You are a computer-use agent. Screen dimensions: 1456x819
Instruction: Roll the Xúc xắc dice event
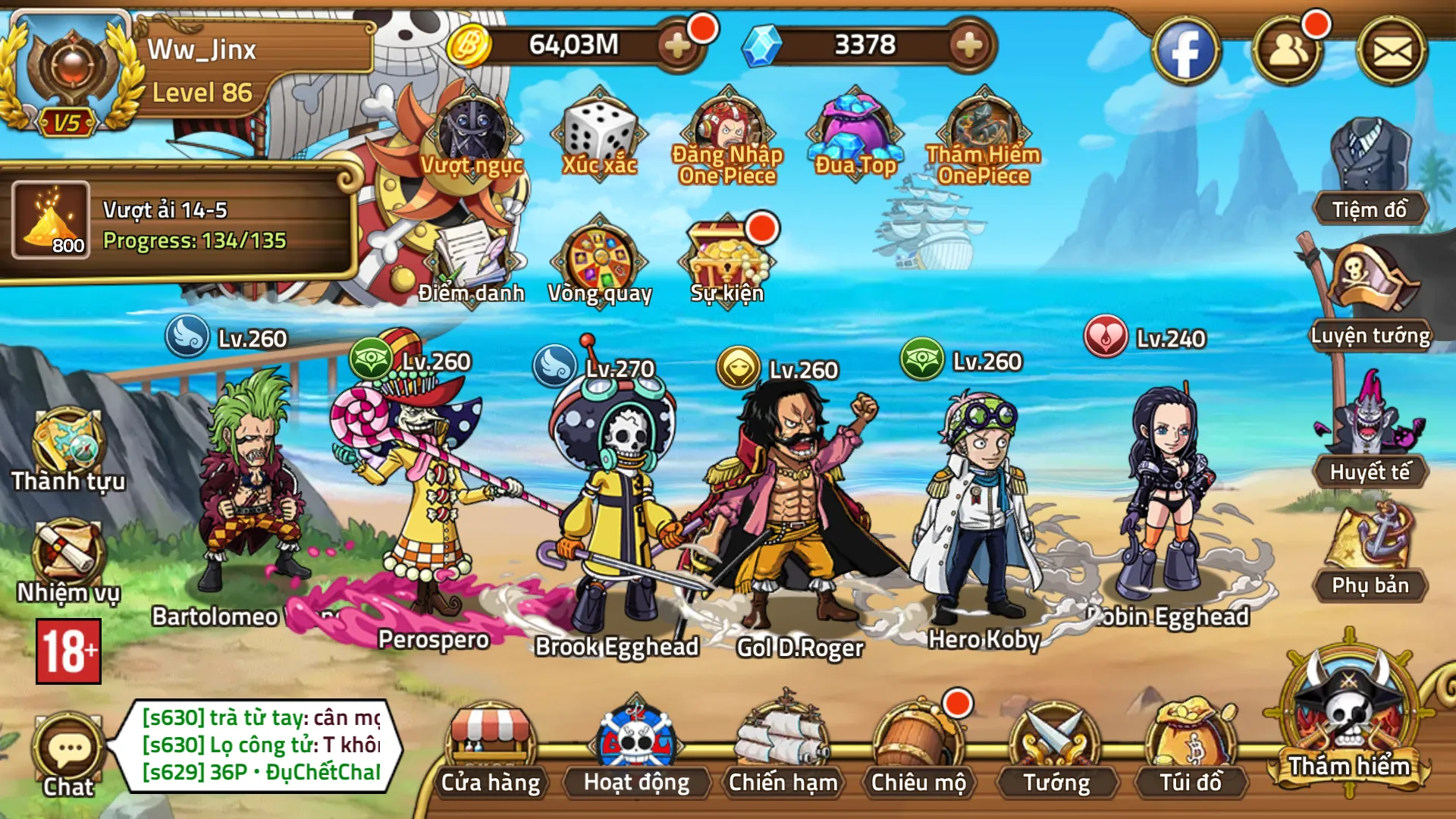coord(599,133)
